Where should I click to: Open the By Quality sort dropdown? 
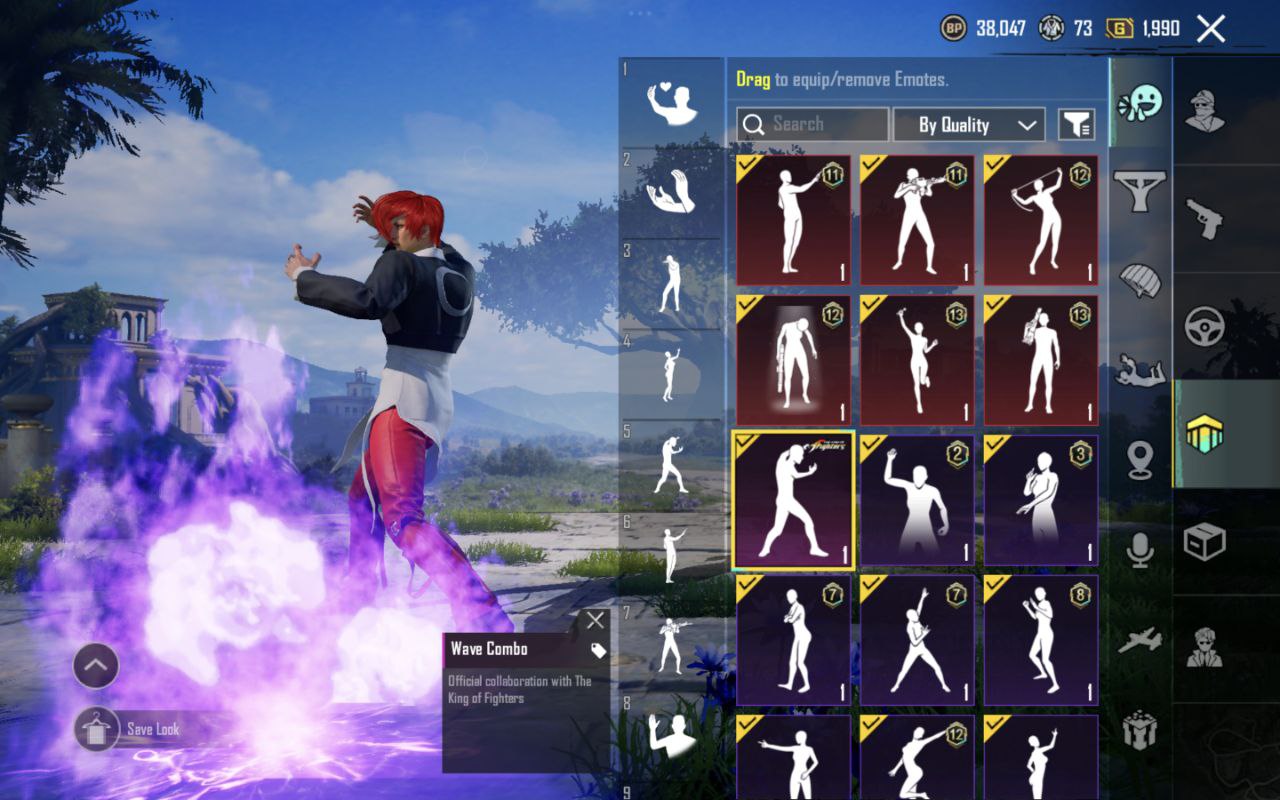click(x=968, y=125)
